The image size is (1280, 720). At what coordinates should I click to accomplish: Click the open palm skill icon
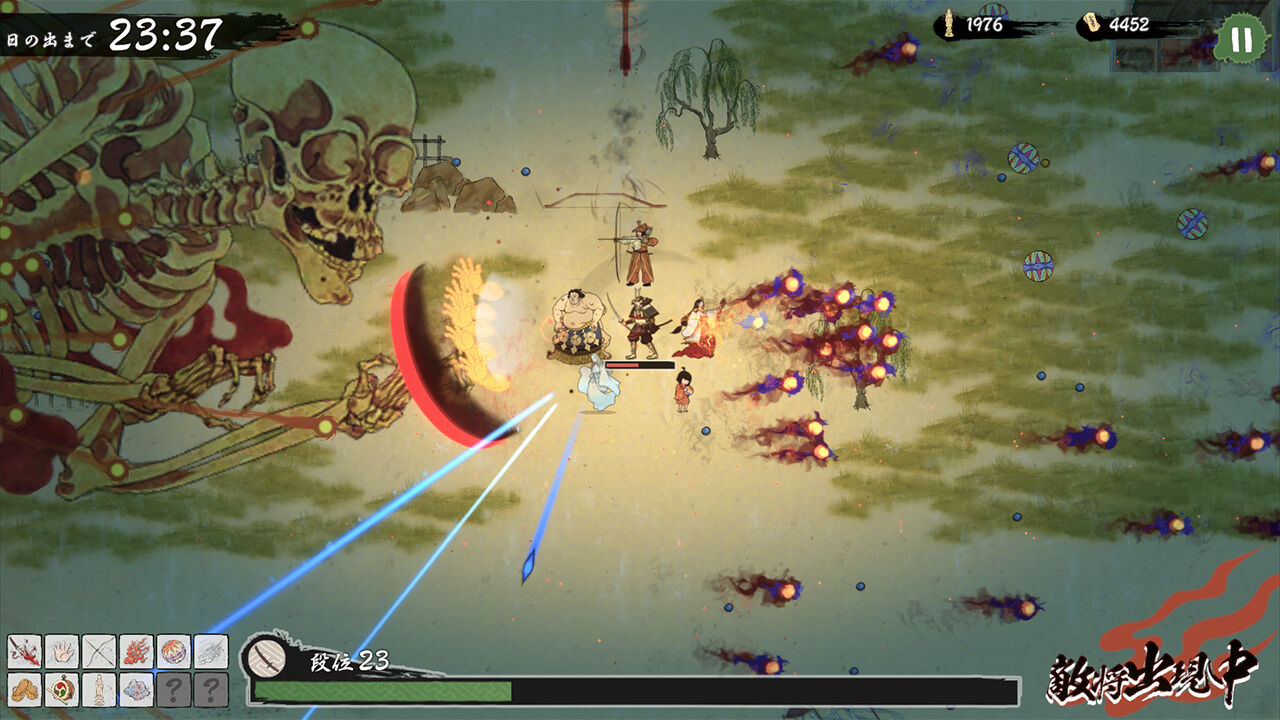coord(62,651)
